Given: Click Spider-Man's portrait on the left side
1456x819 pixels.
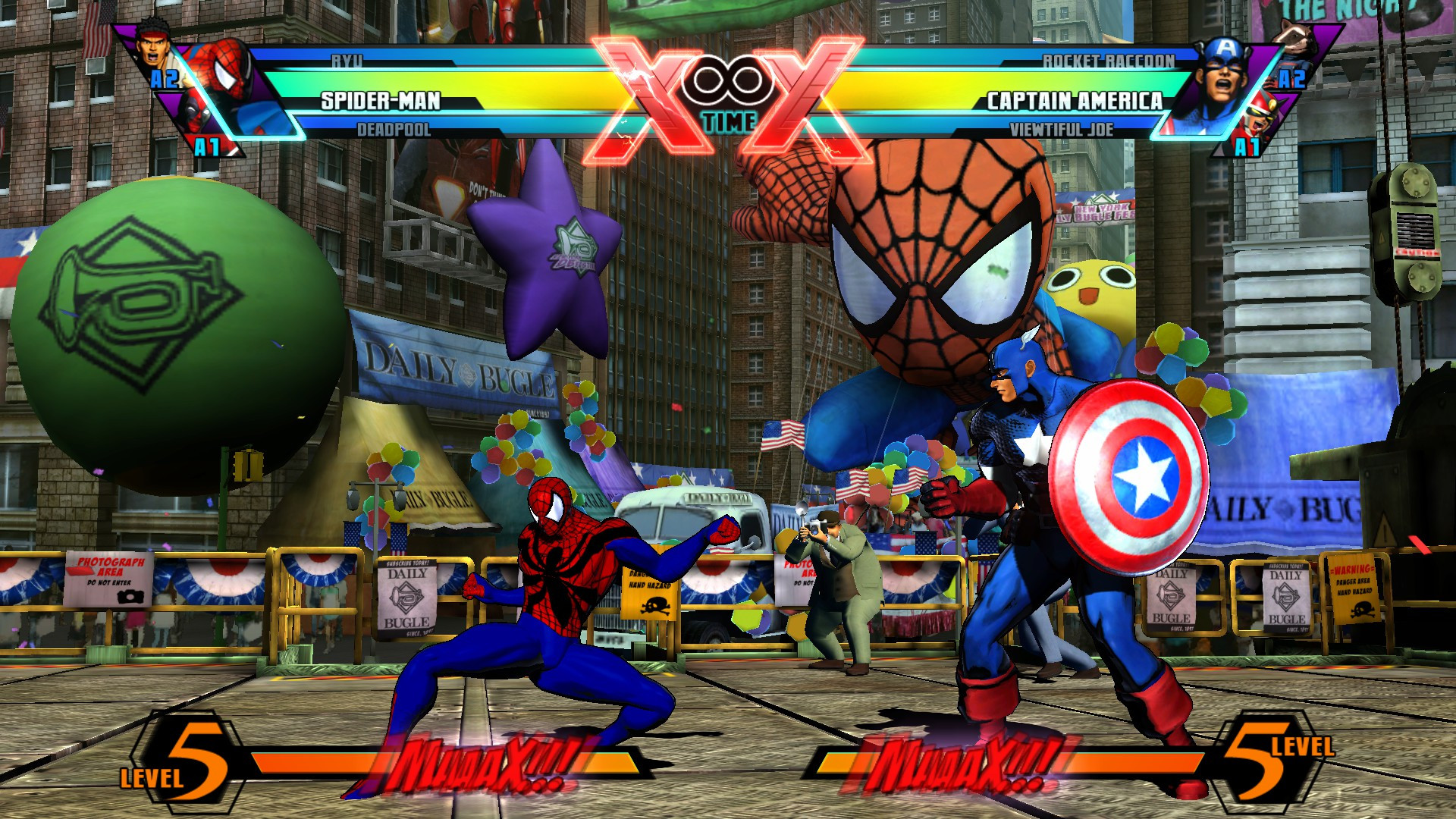Looking at the screenshot, I should (x=226, y=75).
